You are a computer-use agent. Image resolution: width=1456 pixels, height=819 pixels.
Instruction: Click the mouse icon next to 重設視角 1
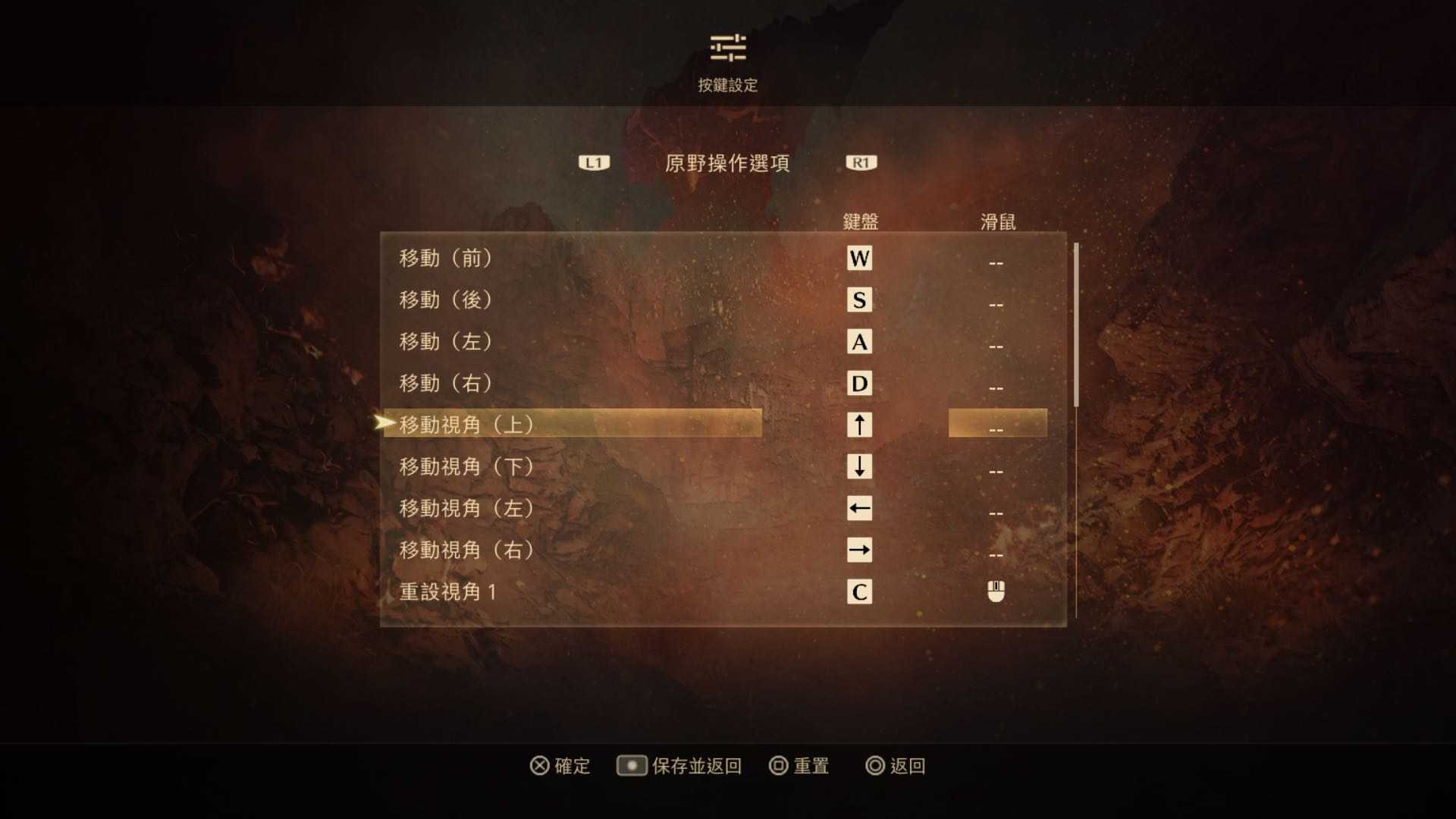click(994, 592)
